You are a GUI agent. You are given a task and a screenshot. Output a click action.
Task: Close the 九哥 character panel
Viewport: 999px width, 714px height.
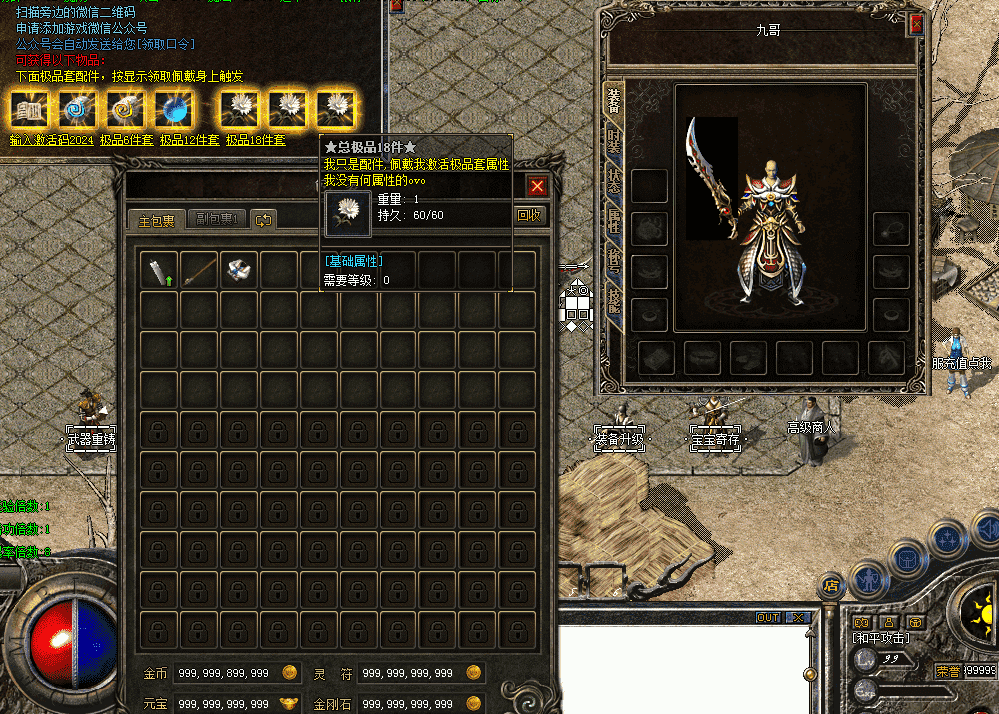pos(915,25)
